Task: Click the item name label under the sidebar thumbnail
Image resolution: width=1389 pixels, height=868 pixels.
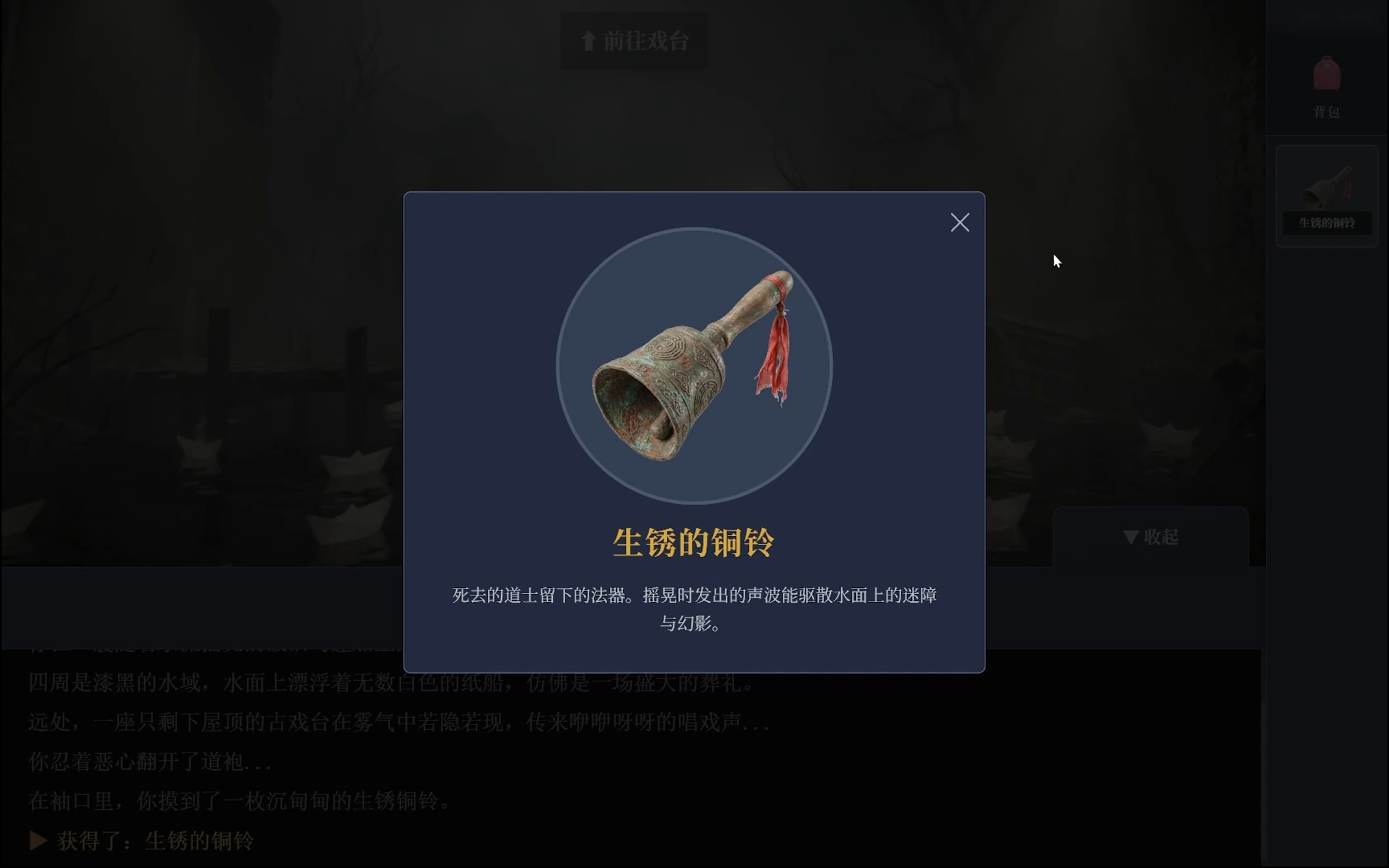Action: pyautogui.click(x=1326, y=223)
